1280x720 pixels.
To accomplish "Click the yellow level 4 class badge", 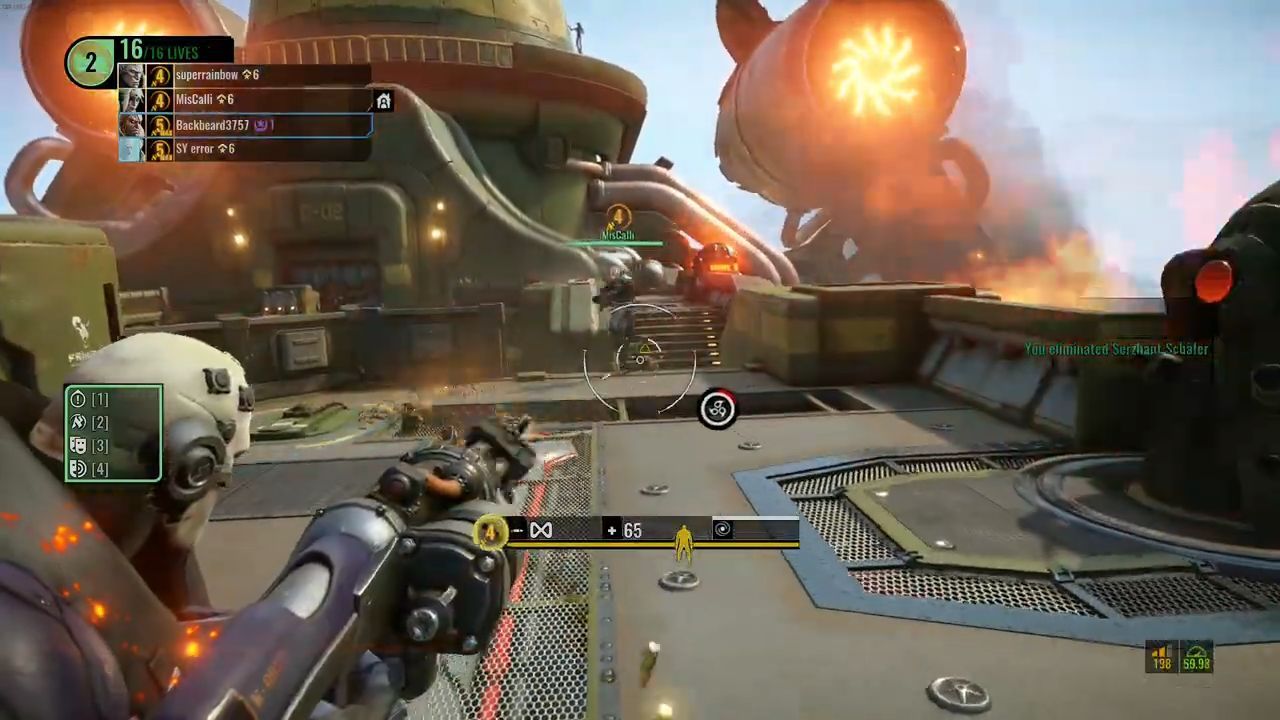I will (490, 531).
